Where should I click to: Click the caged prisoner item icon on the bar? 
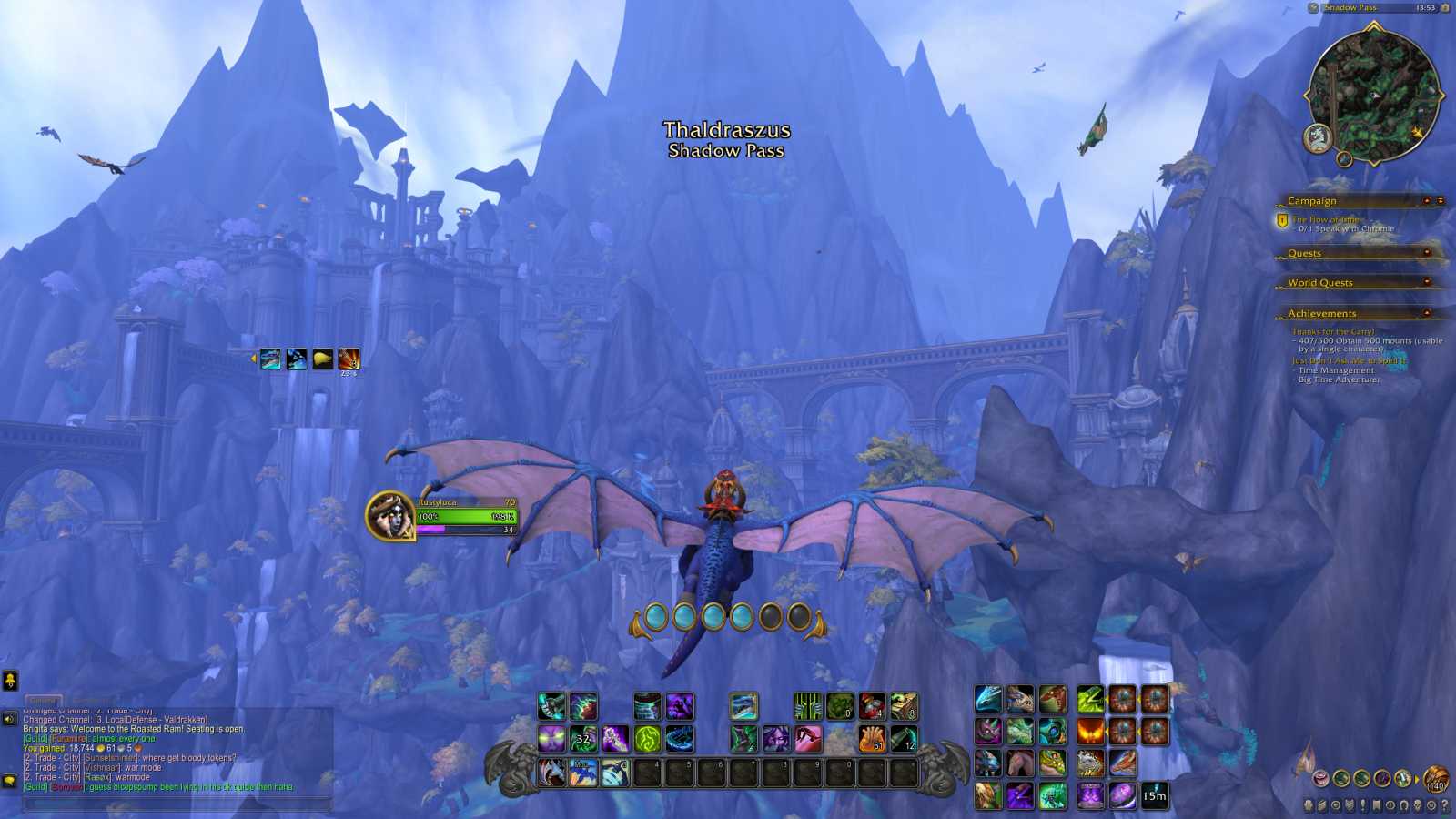click(x=806, y=706)
